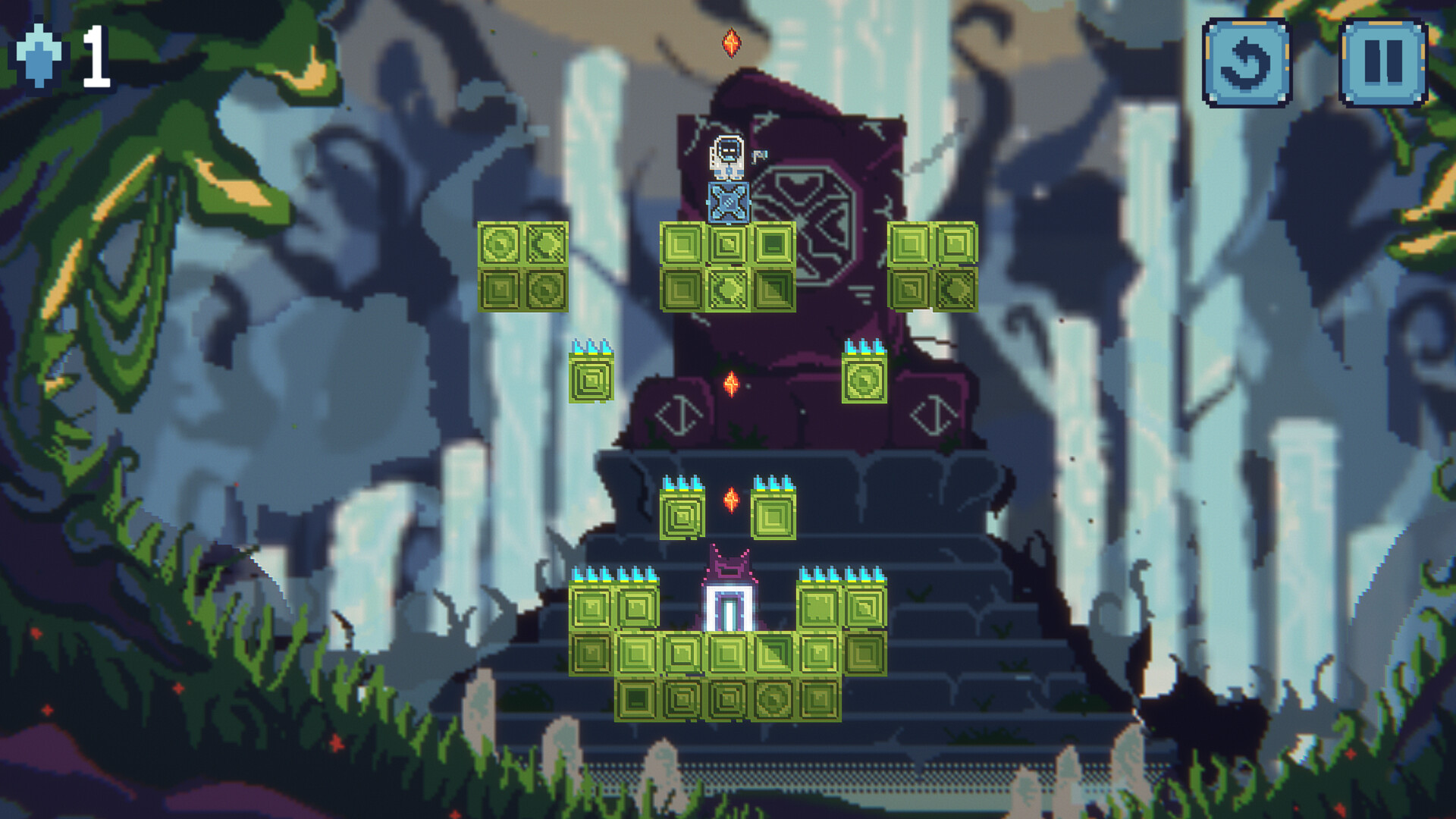
Task: Toggle the spiked block on the left ledge
Action: pyautogui.click(x=591, y=377)
